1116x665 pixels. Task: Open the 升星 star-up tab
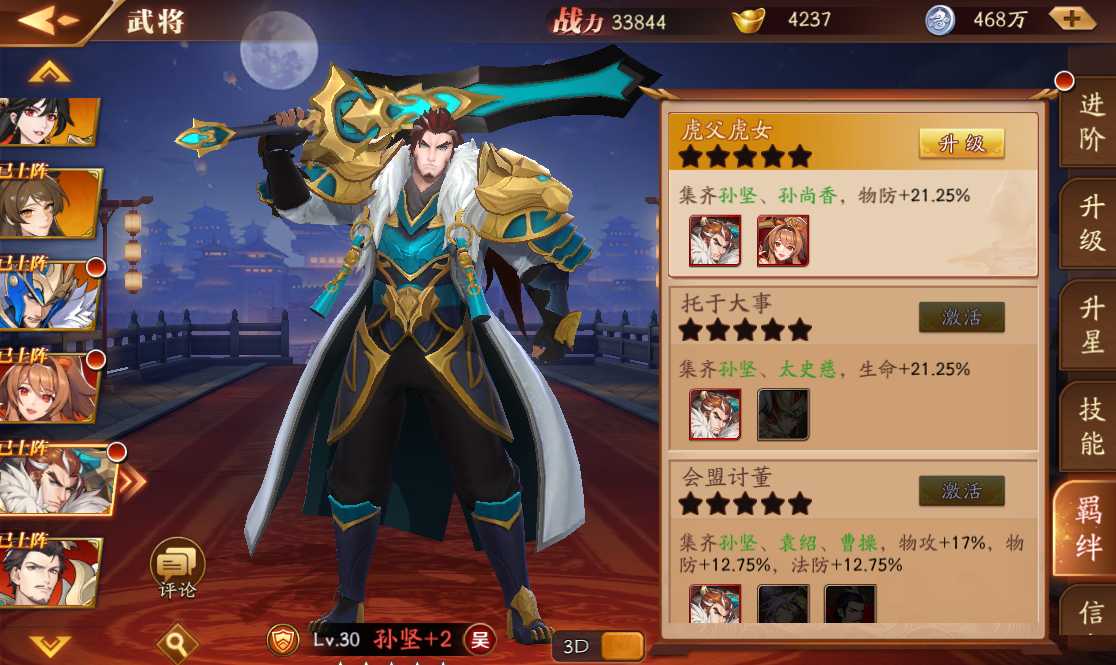coord(1091,326)
